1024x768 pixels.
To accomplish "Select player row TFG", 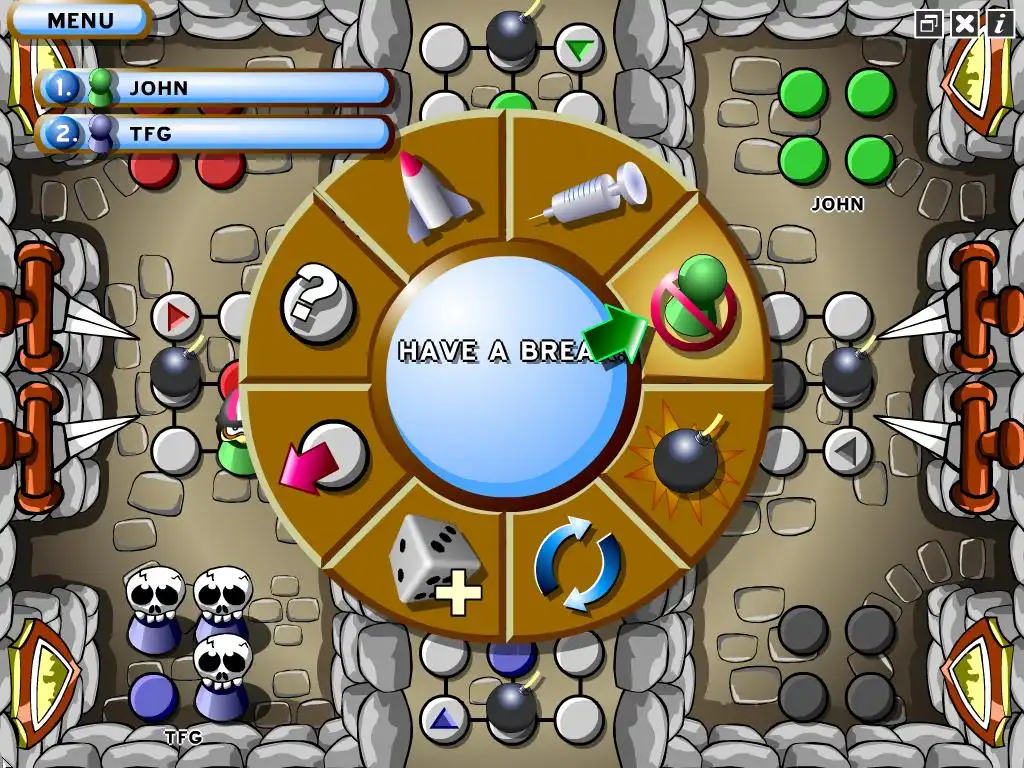I will 215,133.
